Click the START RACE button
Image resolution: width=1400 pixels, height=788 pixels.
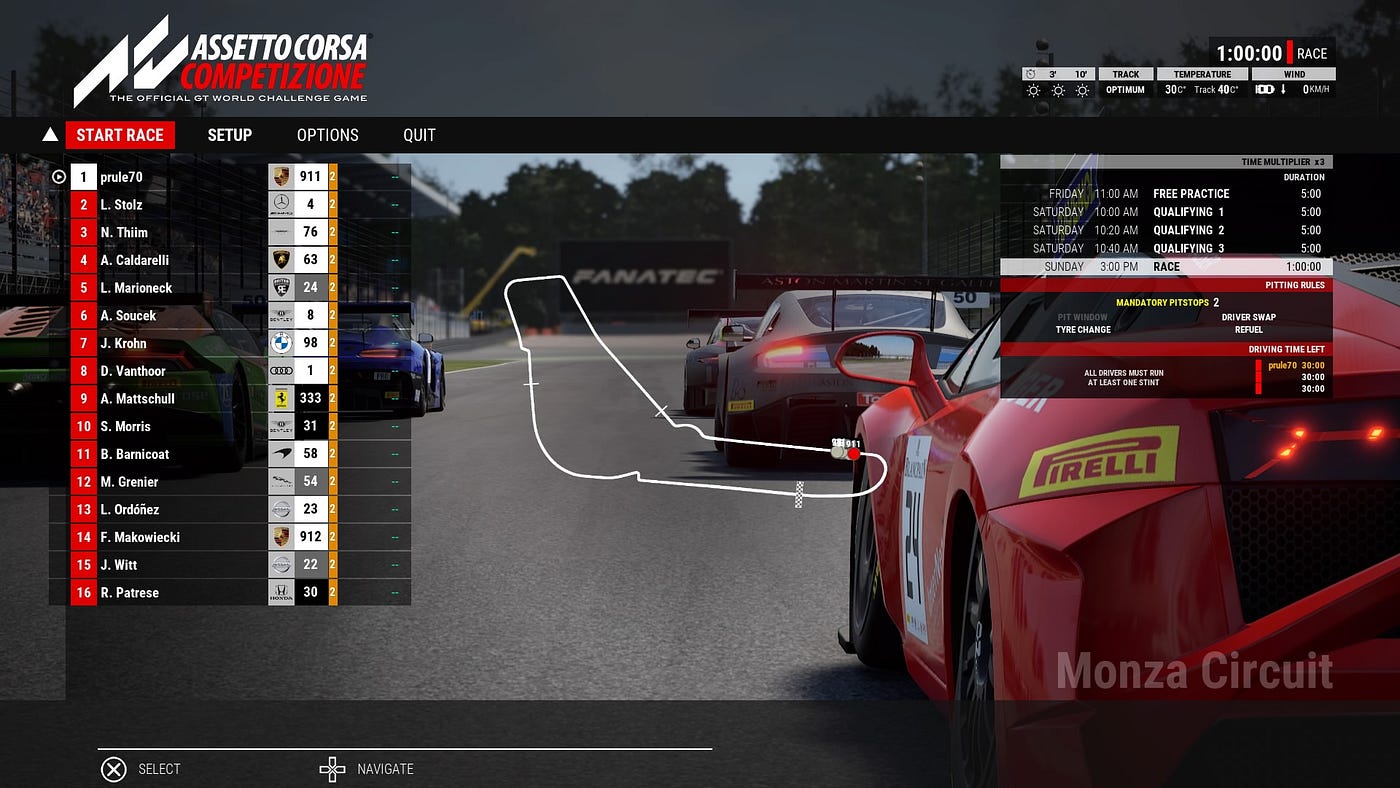tap(120, 135)
